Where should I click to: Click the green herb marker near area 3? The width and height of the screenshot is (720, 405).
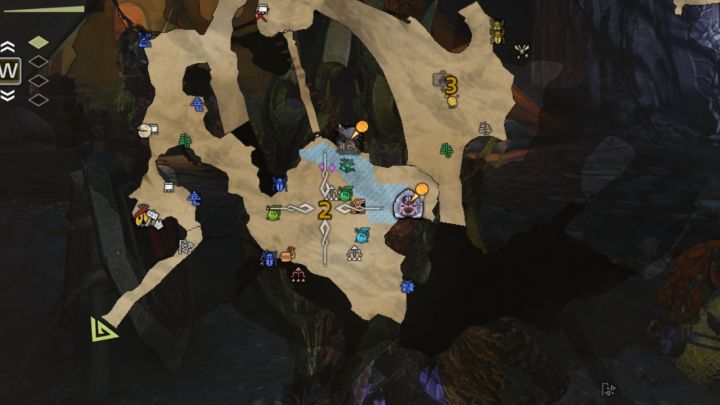pyautogui.click(x=446, y=150)
